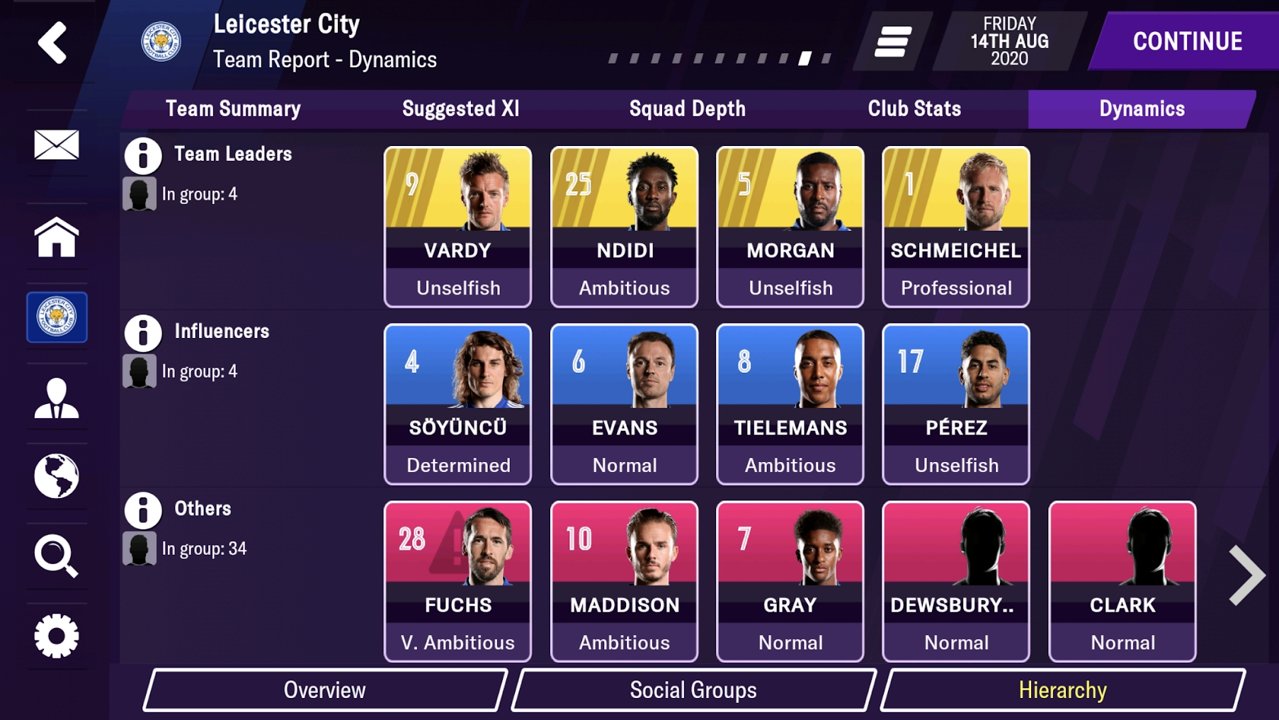Open the globe world icon

click(56, 476)
